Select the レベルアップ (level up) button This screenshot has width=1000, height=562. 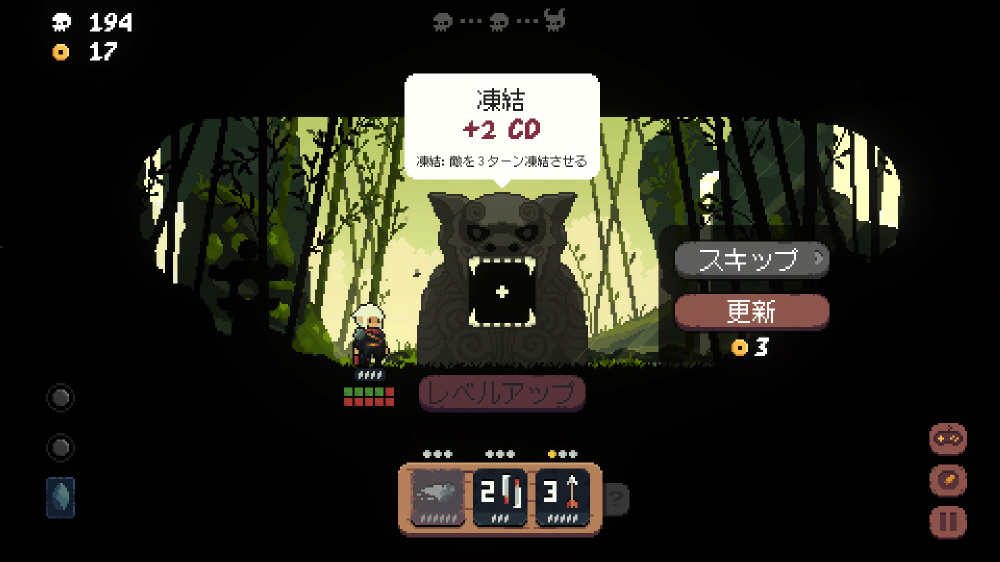click(x=501, y=392)
